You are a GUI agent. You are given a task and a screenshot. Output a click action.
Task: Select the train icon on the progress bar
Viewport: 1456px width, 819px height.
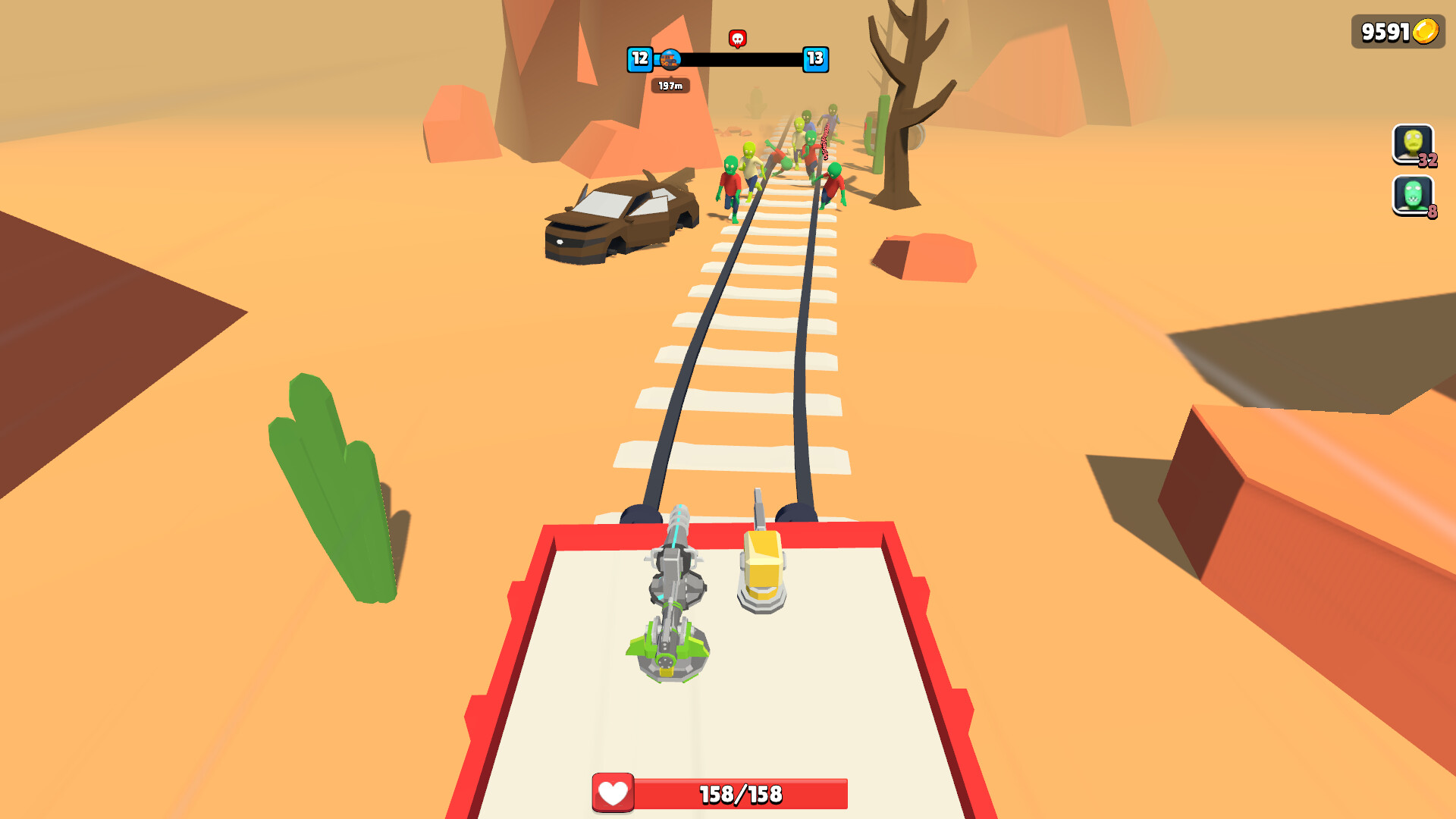click(x=670, y=61)
